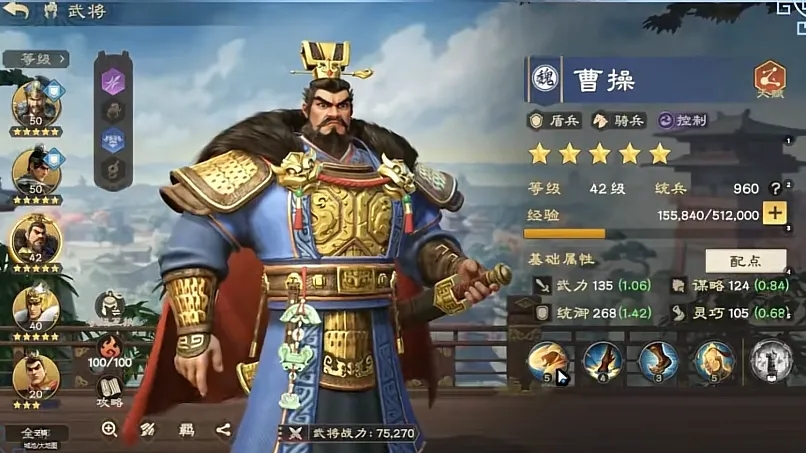The height and width of the screenshot is (453, 806).
Task: Open the 等级 sort dropdown
Action: pyautogui.click(x=35, y=59)
